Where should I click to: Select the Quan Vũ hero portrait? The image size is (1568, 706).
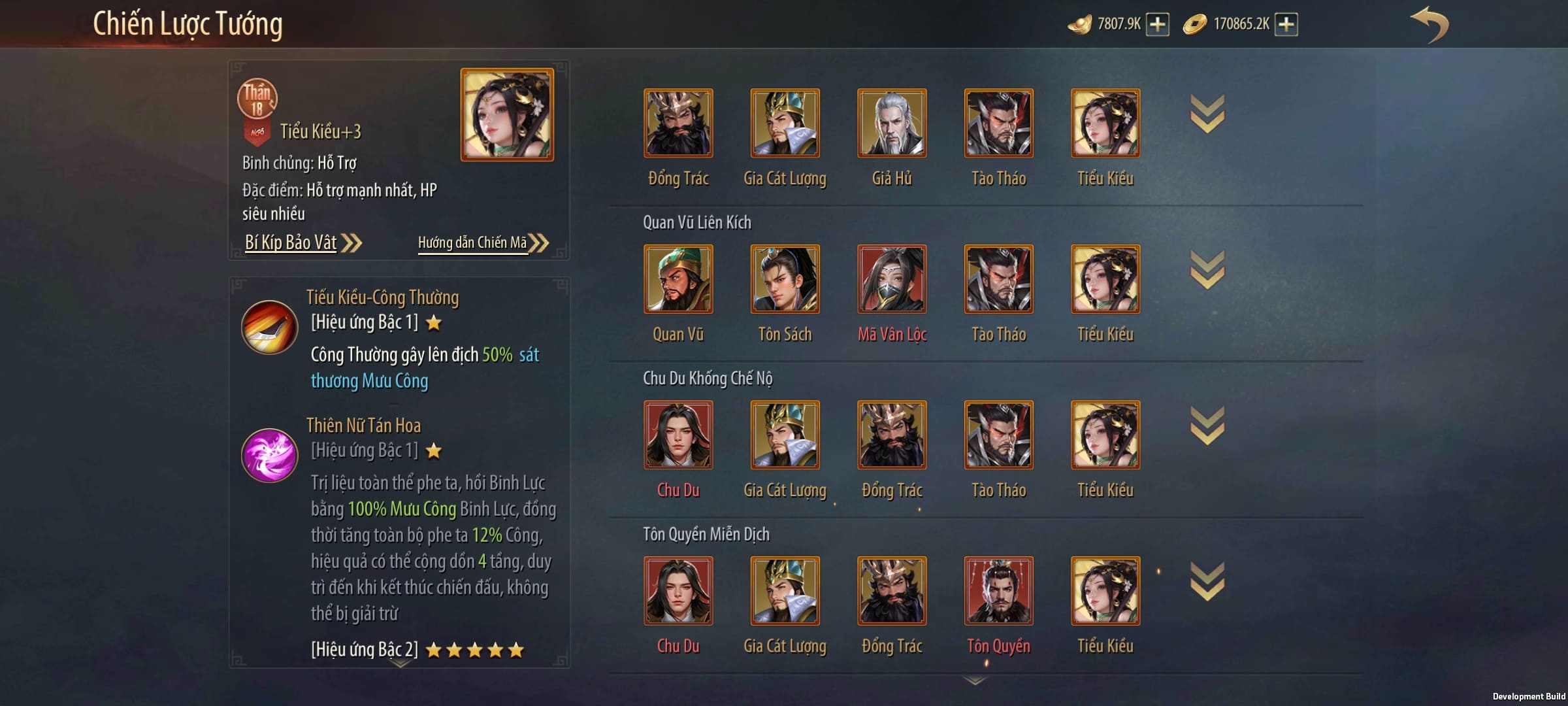tap(678, 279)
